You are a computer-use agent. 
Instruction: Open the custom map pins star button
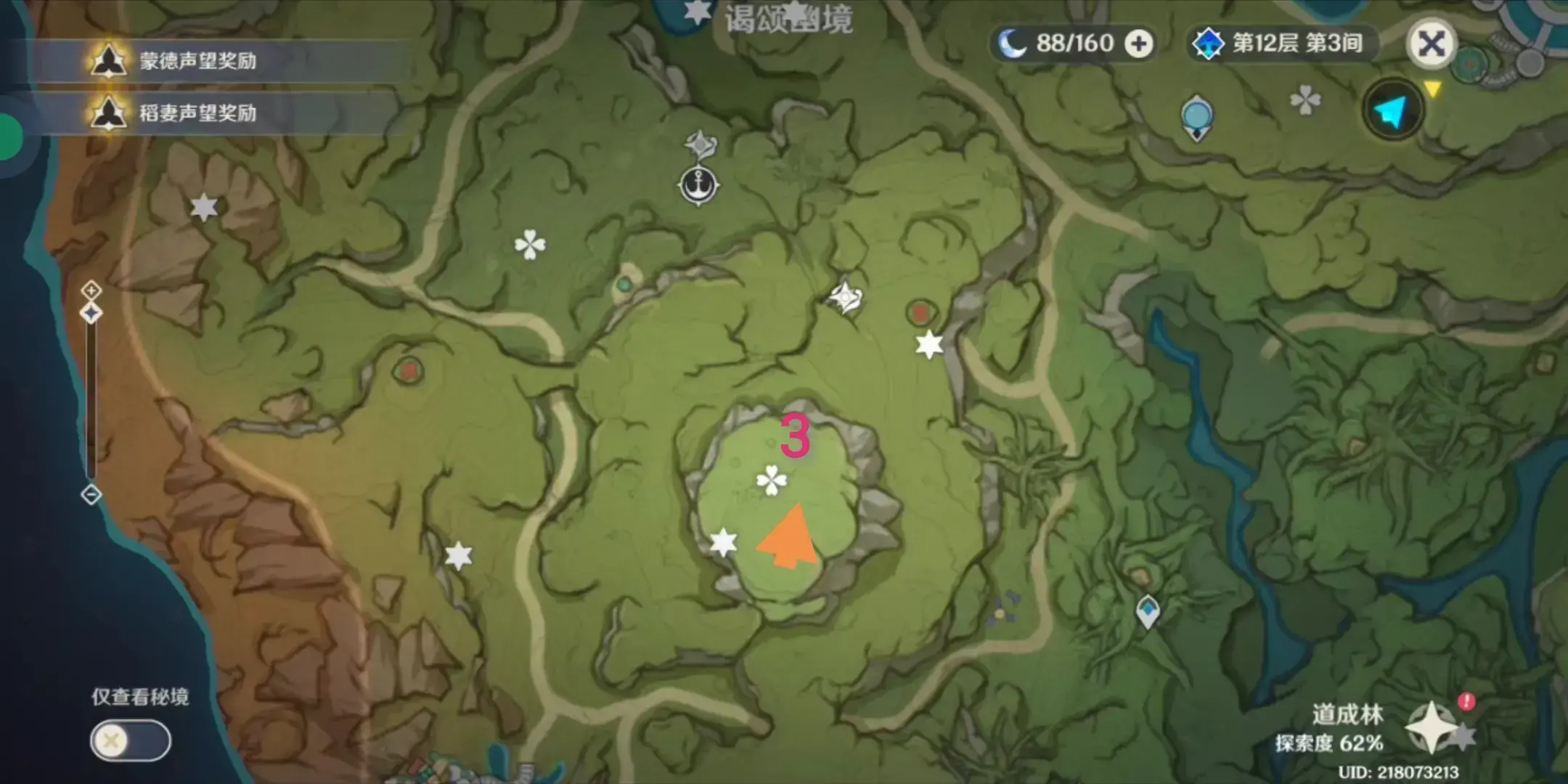pos(1434,727)
